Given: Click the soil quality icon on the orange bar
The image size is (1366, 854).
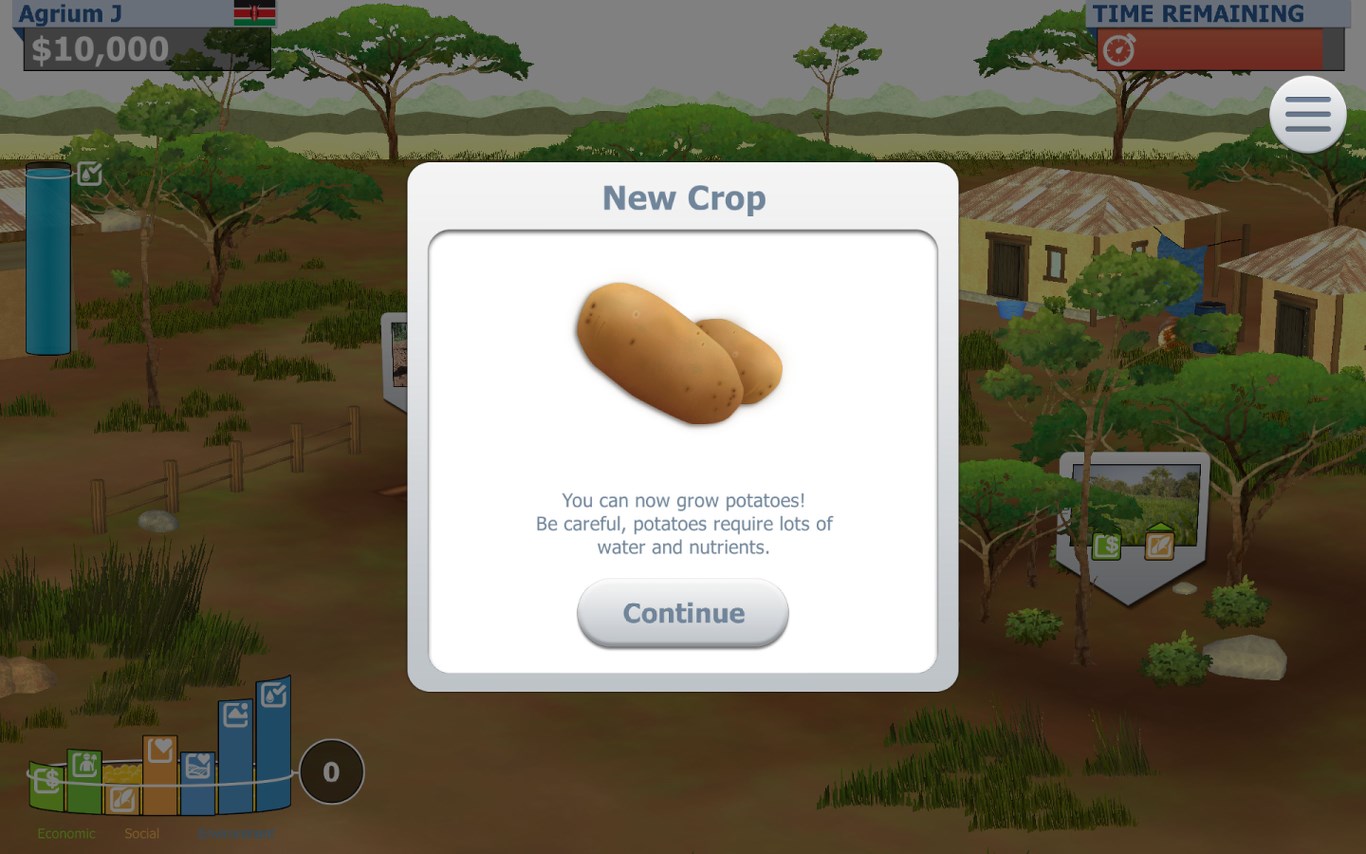Looking at the screenshot, I should click(x=123, y=798).
